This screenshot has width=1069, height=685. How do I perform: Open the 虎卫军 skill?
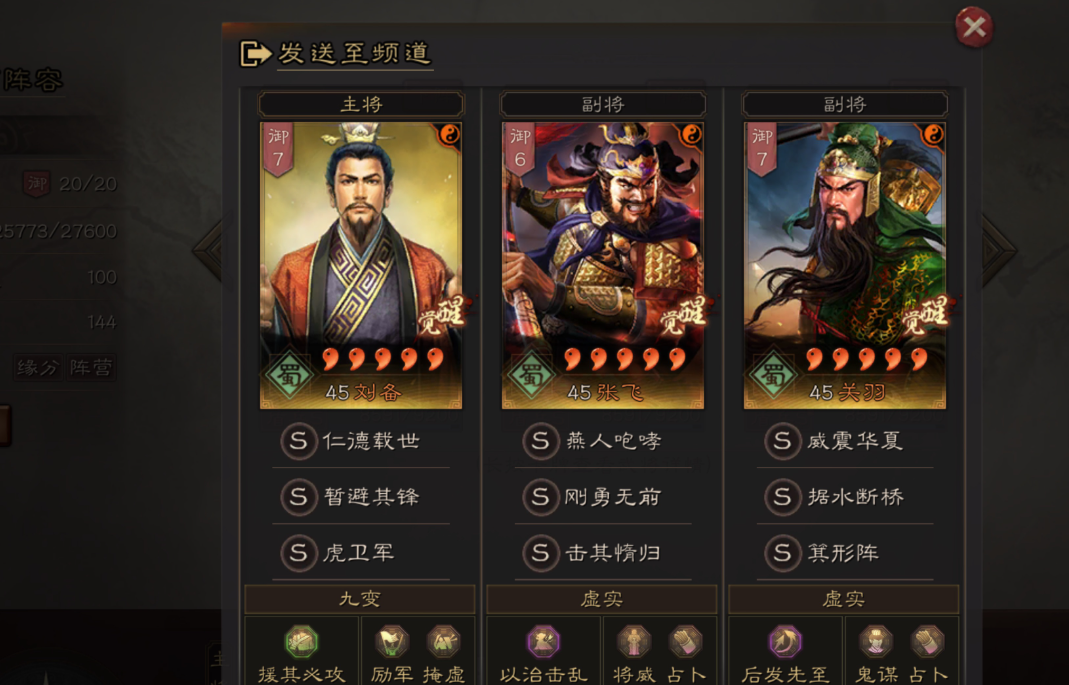(x=361, y=552)
